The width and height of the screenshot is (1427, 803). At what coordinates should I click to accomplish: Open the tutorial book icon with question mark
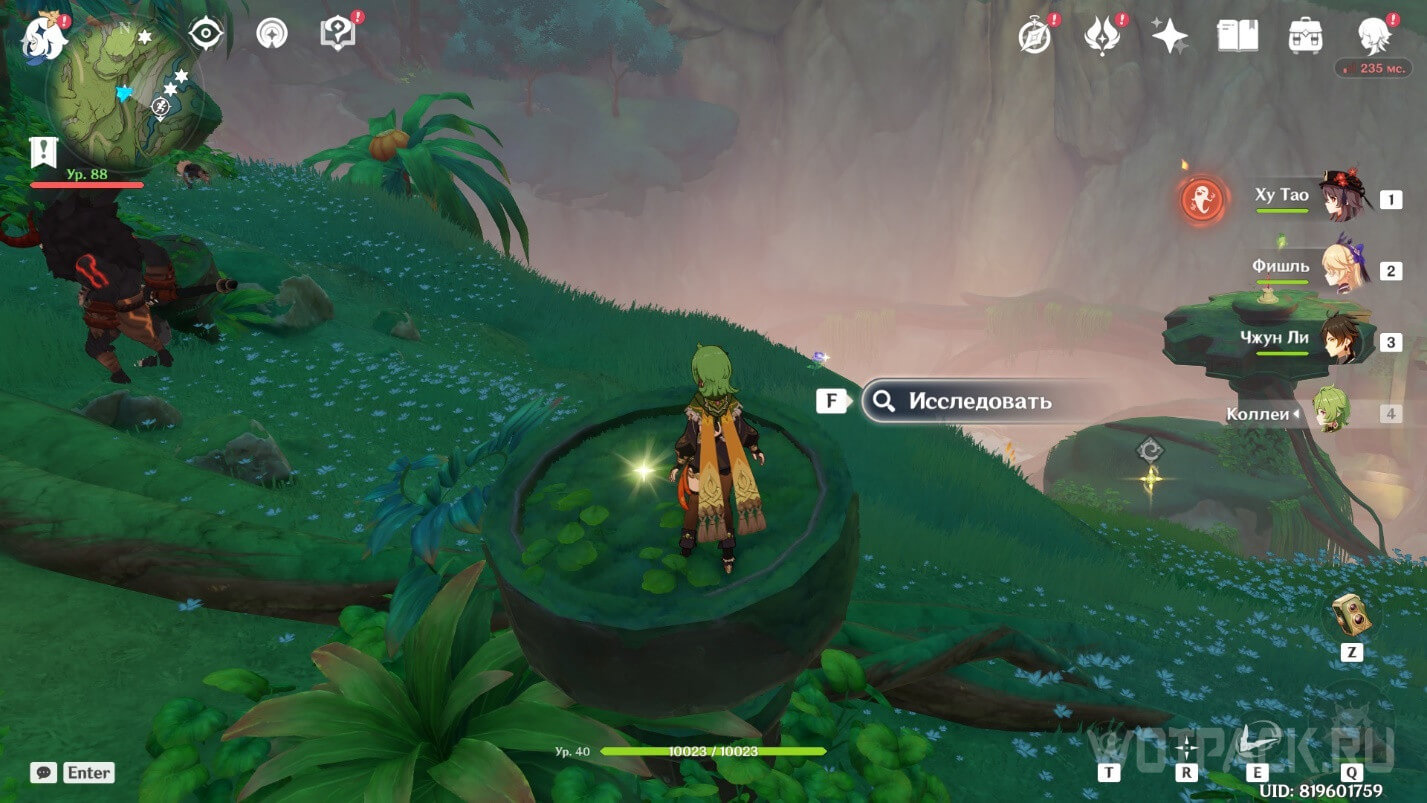tap(337, 34)
